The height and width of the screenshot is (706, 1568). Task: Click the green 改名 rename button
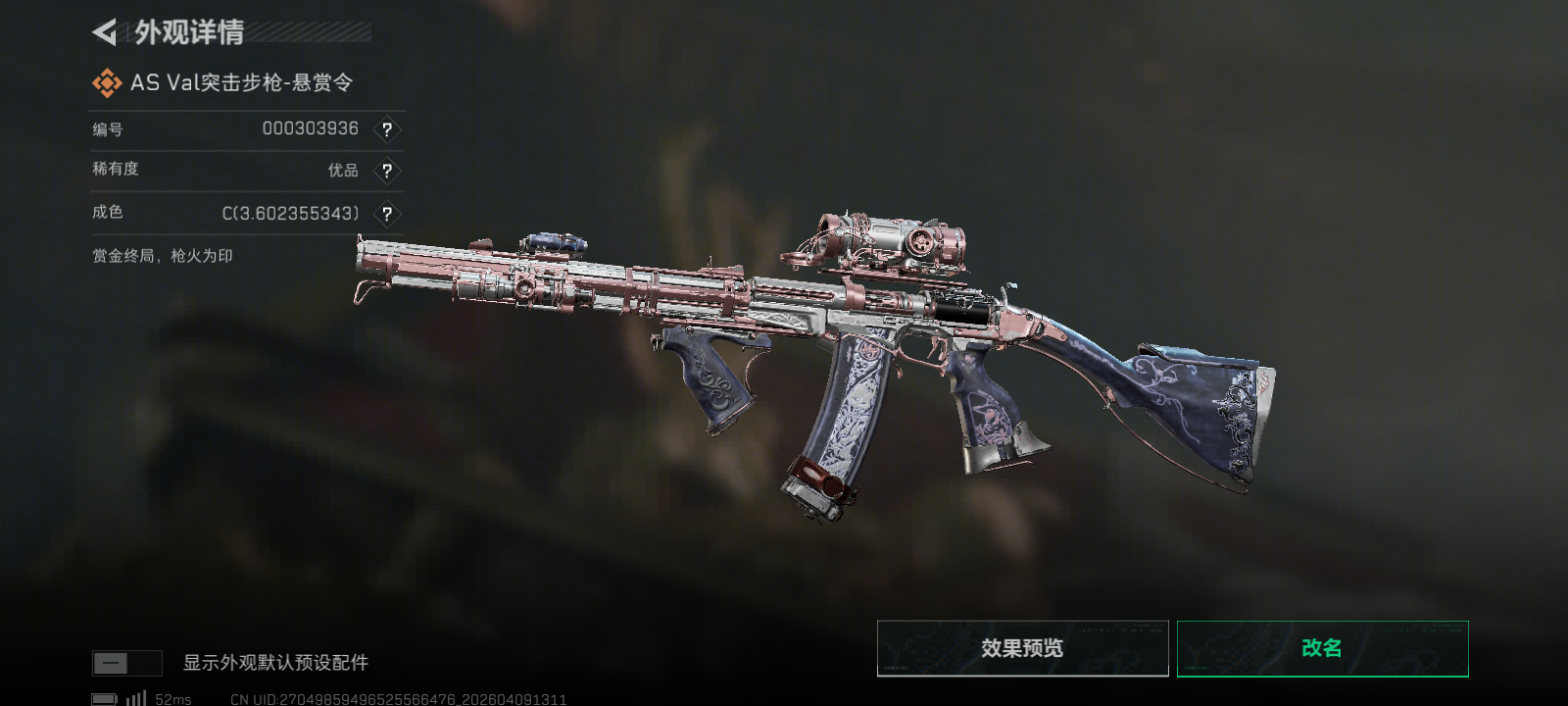1322,648
